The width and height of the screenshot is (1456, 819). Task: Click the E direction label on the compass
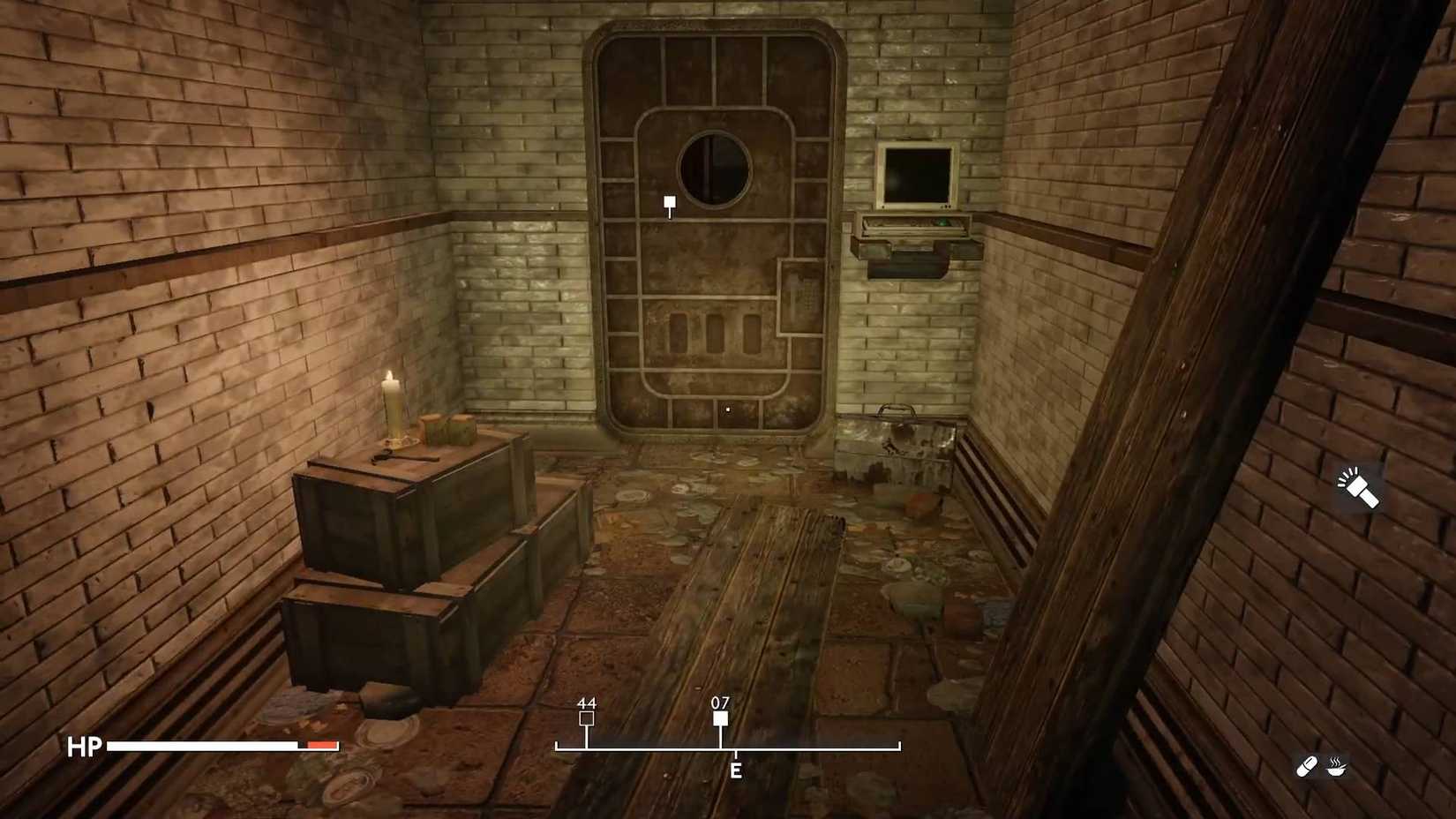click(735, 770)
